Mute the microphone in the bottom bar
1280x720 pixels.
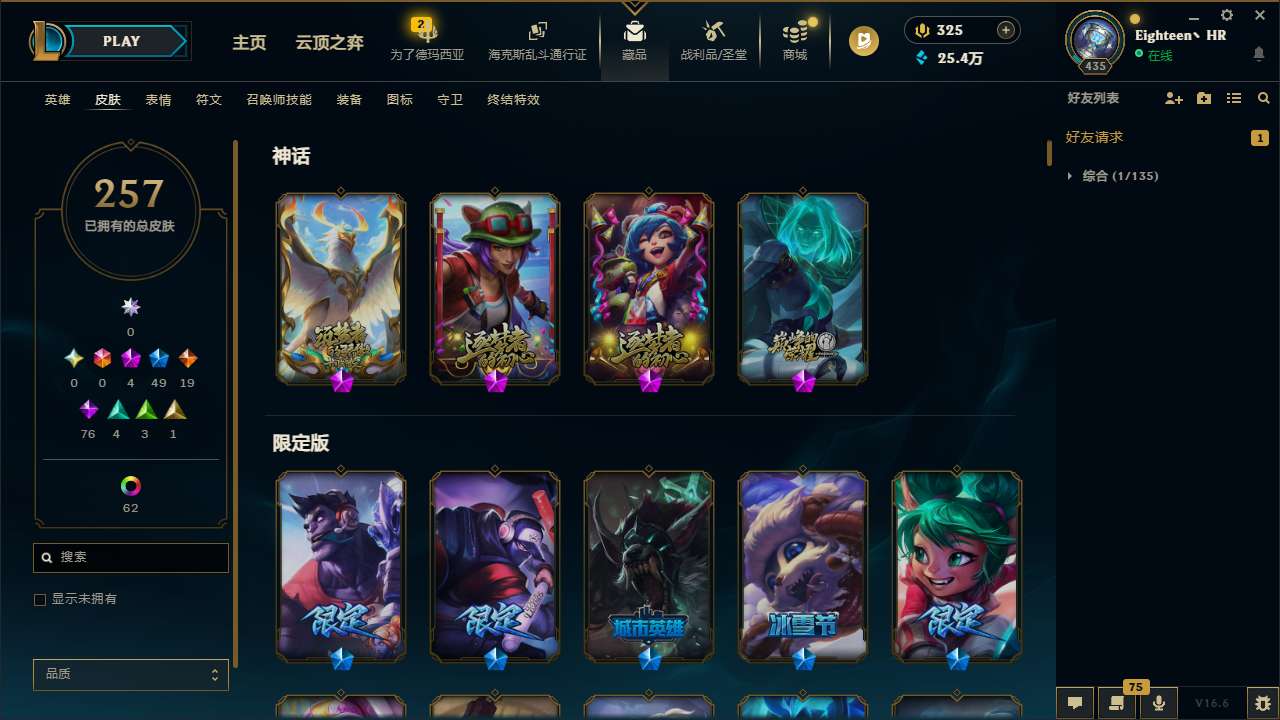point(1158,702)
